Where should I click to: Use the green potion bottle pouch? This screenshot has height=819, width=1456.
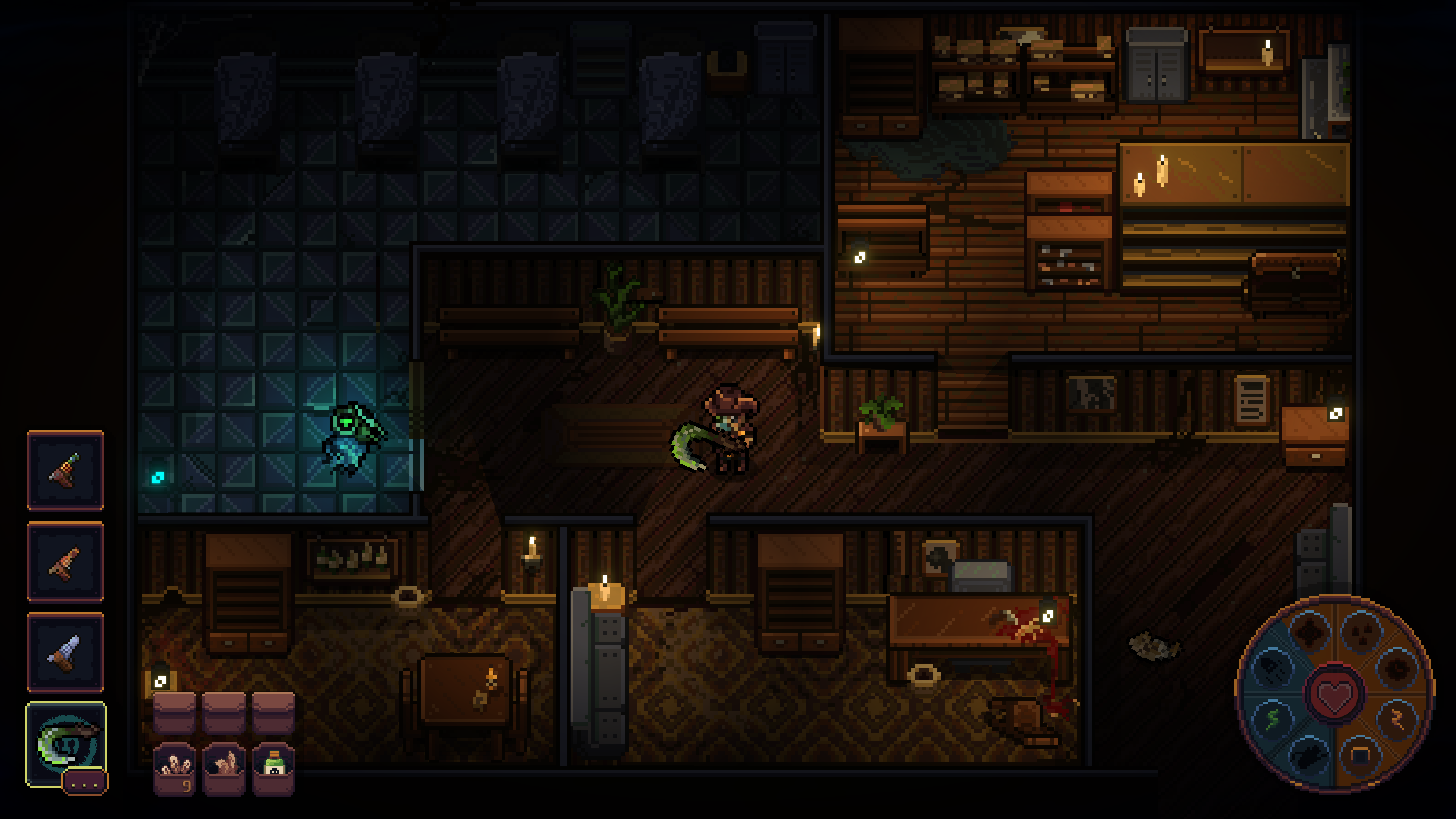click(x=273, y=769)
